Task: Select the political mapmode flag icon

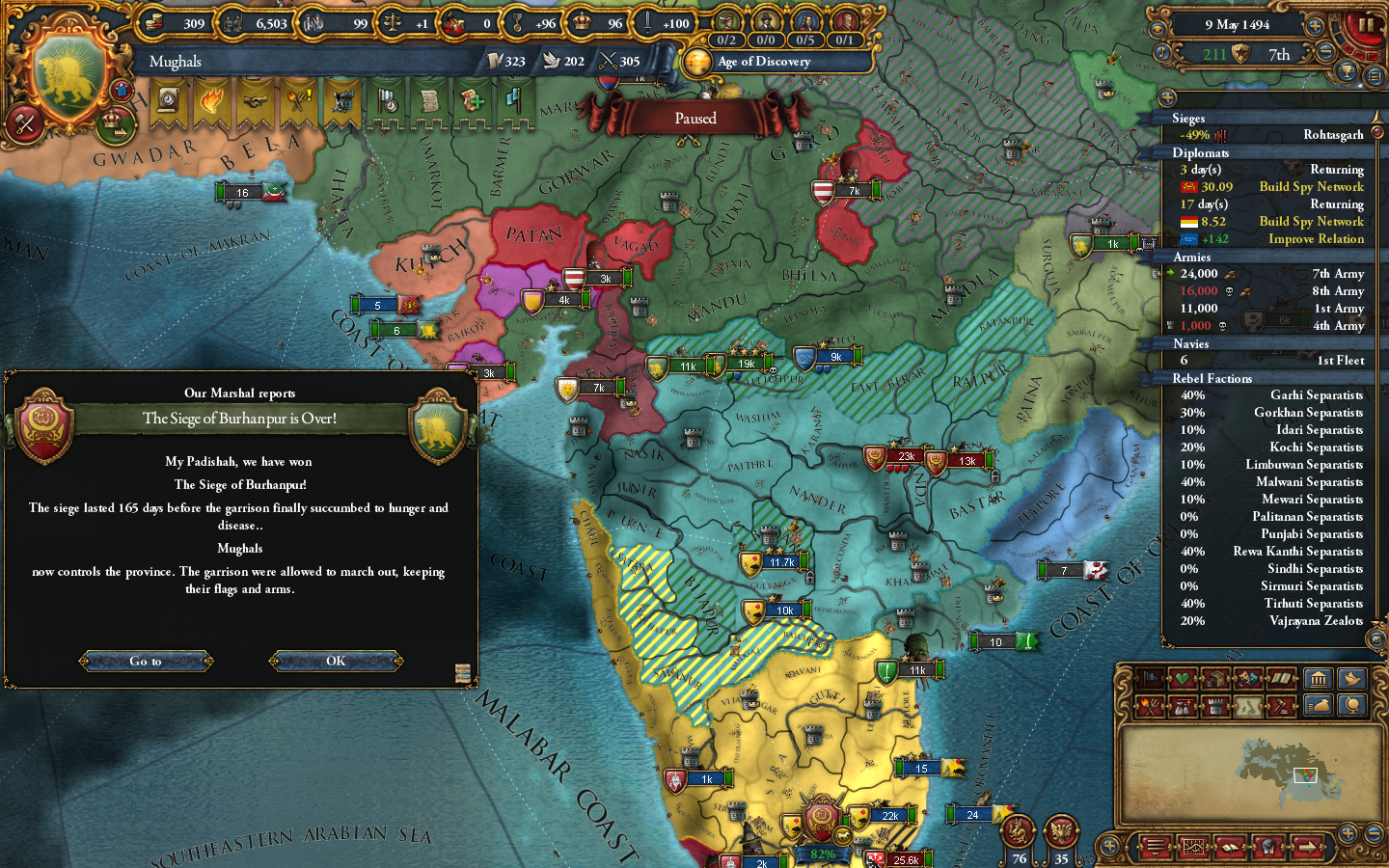Action: [1149, 678]
